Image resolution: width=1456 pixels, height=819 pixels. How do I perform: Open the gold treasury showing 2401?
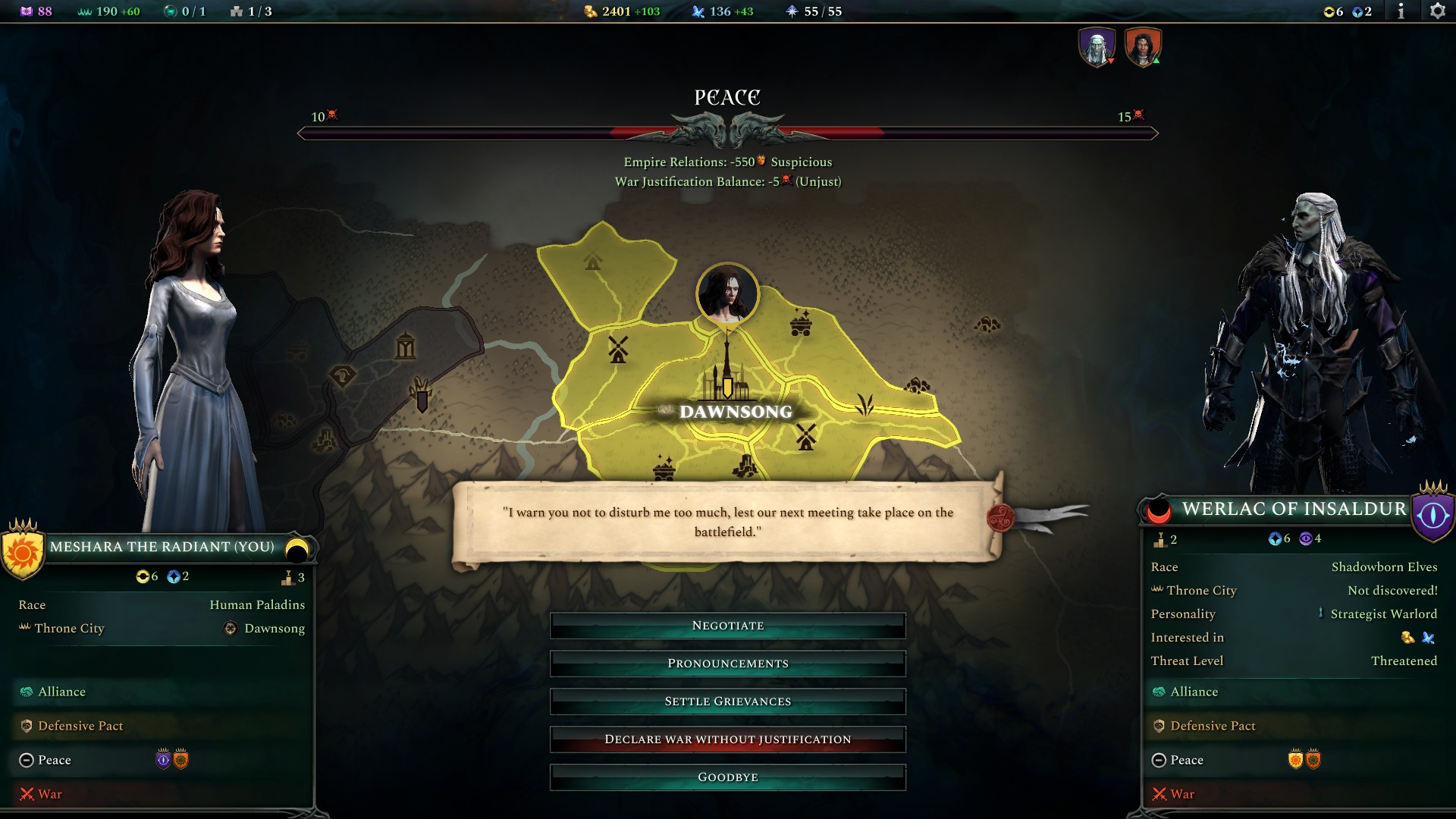(591, 11)
